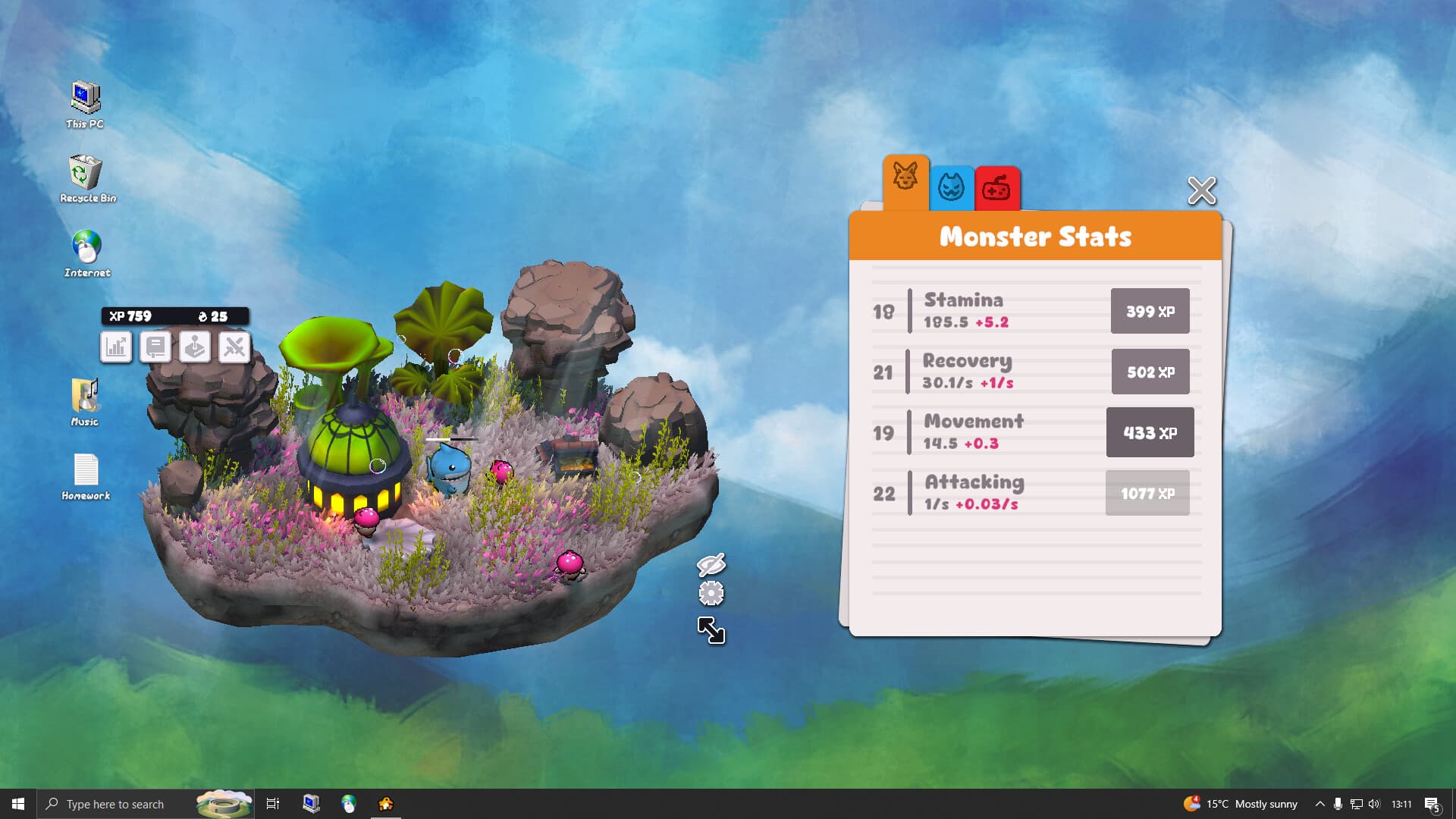Check the 15°C Mostly sunny weather widget
This screenshot has height=819, width=1456.
click(1244, 804)
